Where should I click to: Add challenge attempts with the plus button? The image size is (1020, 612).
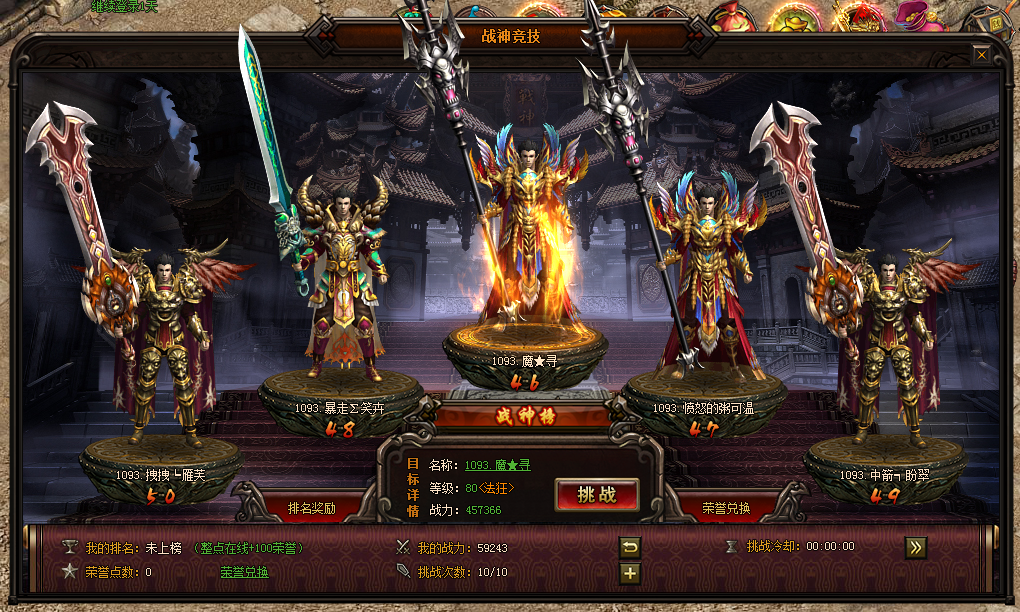point(630,573)
